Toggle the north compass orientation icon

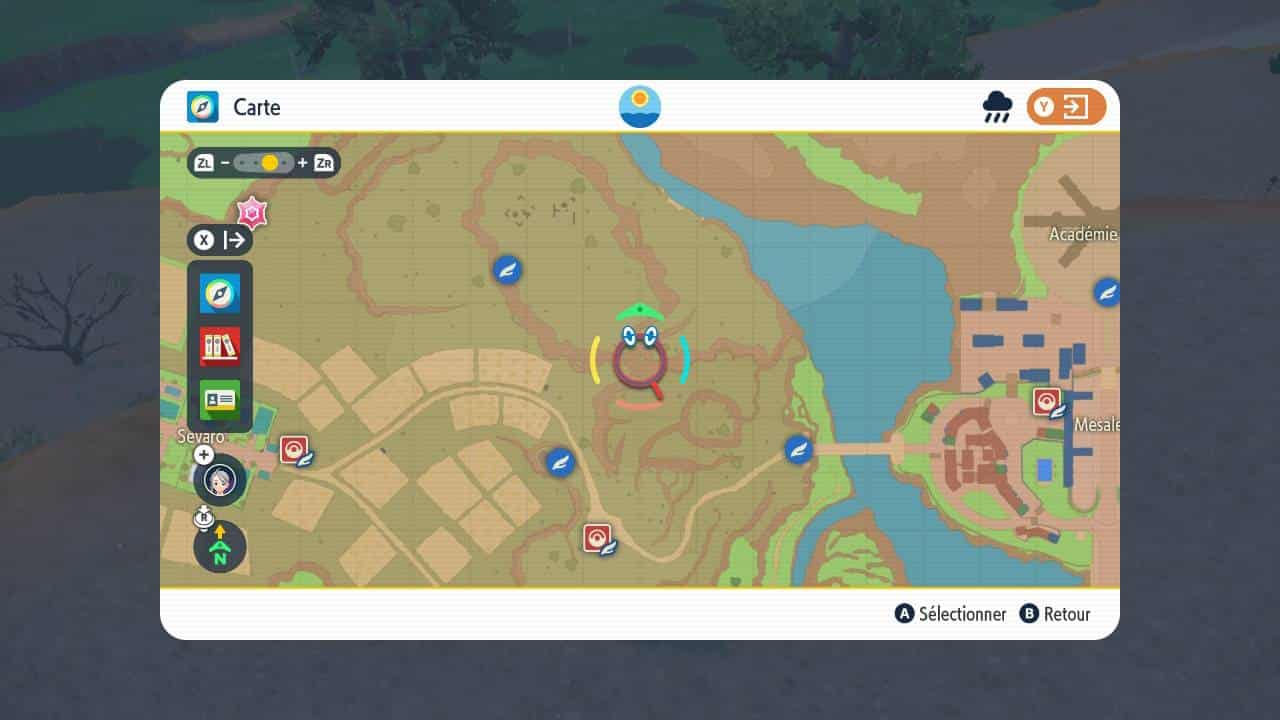pos(220,547)
